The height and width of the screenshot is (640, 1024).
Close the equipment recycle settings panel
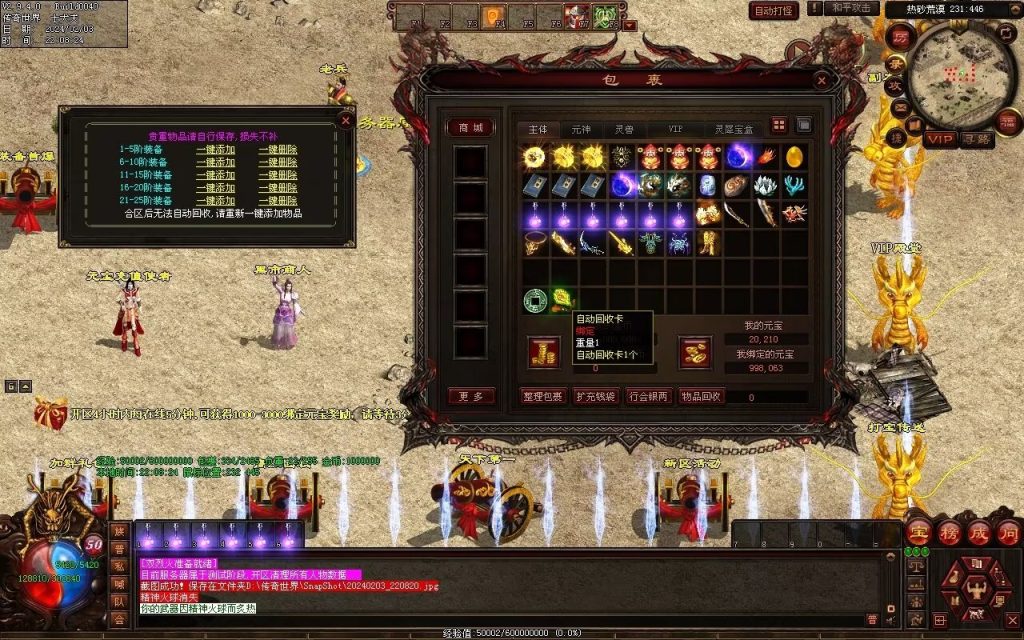(346, 120)
